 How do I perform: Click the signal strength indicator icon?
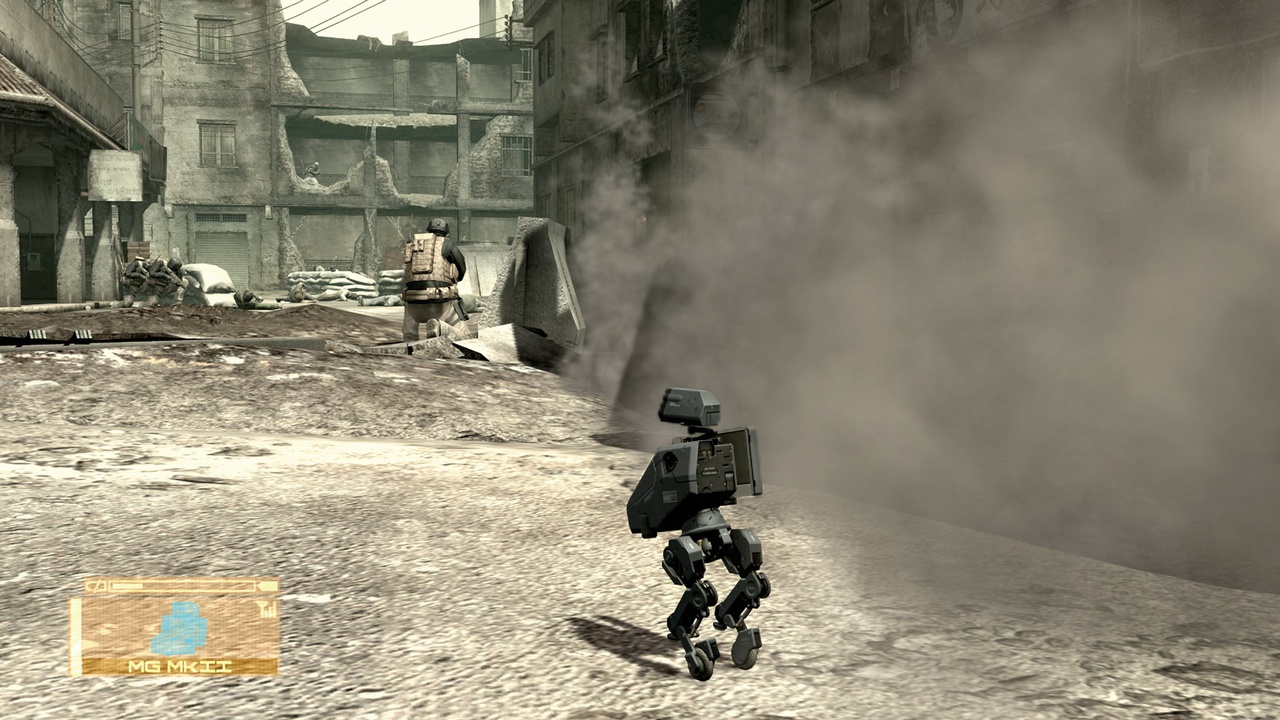pos(267,608)
